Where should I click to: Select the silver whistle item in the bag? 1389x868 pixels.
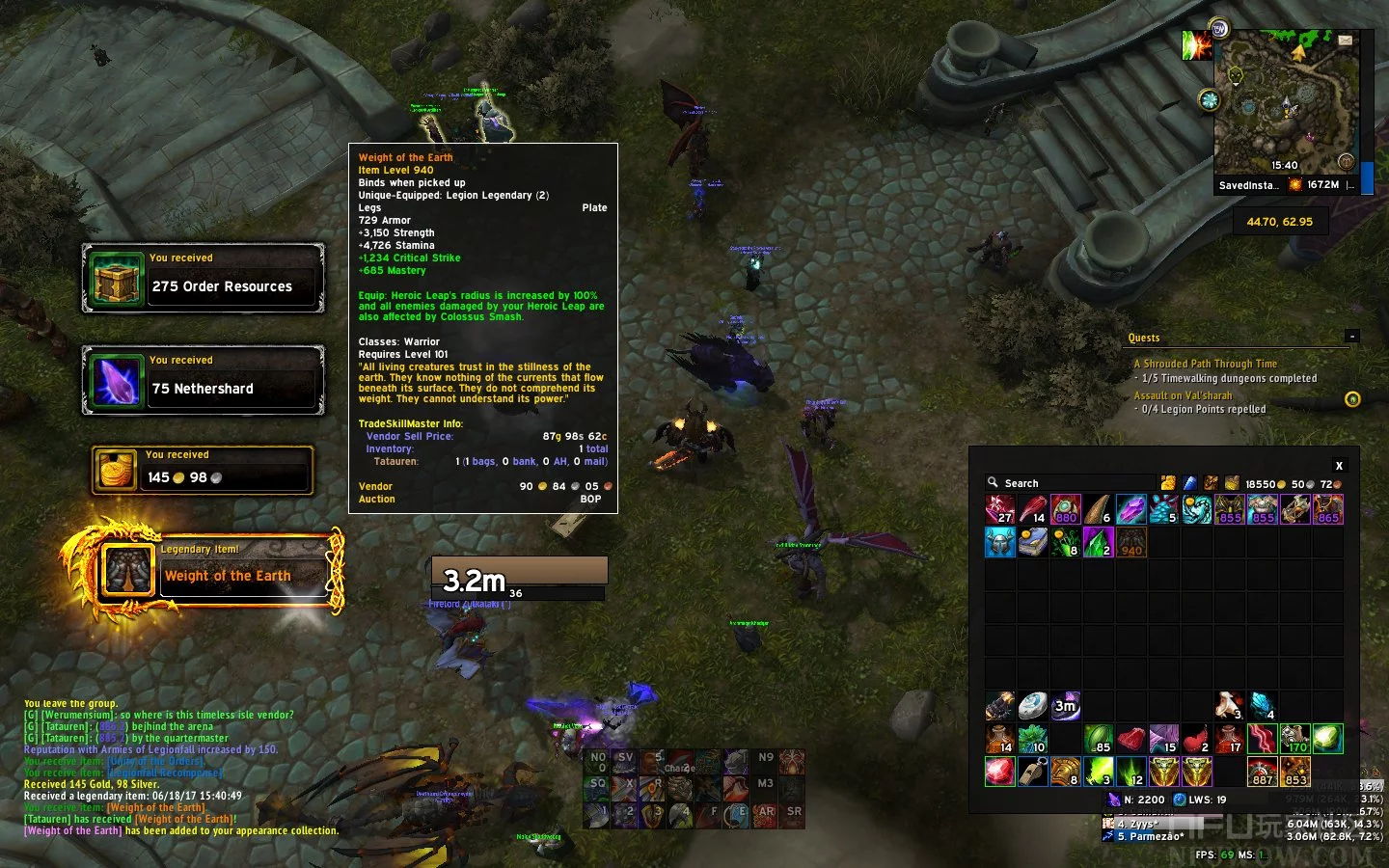(1032, 772)
